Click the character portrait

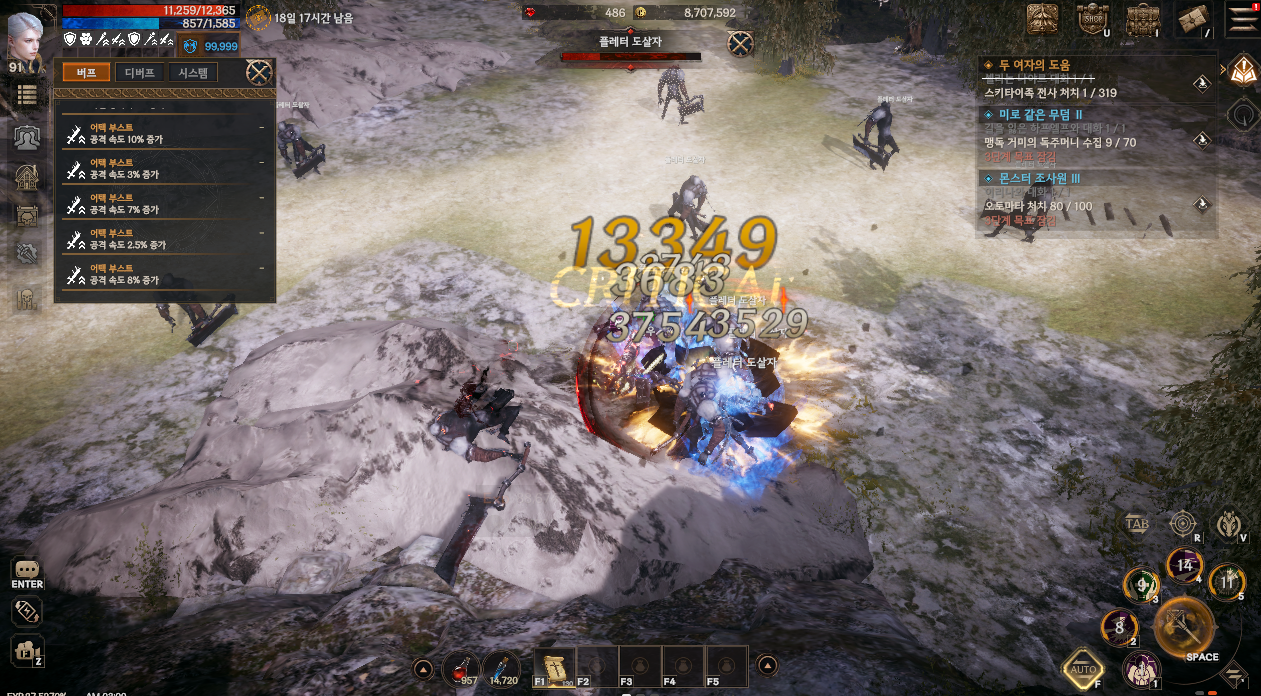pyautogui.click(x=25, y=38)
